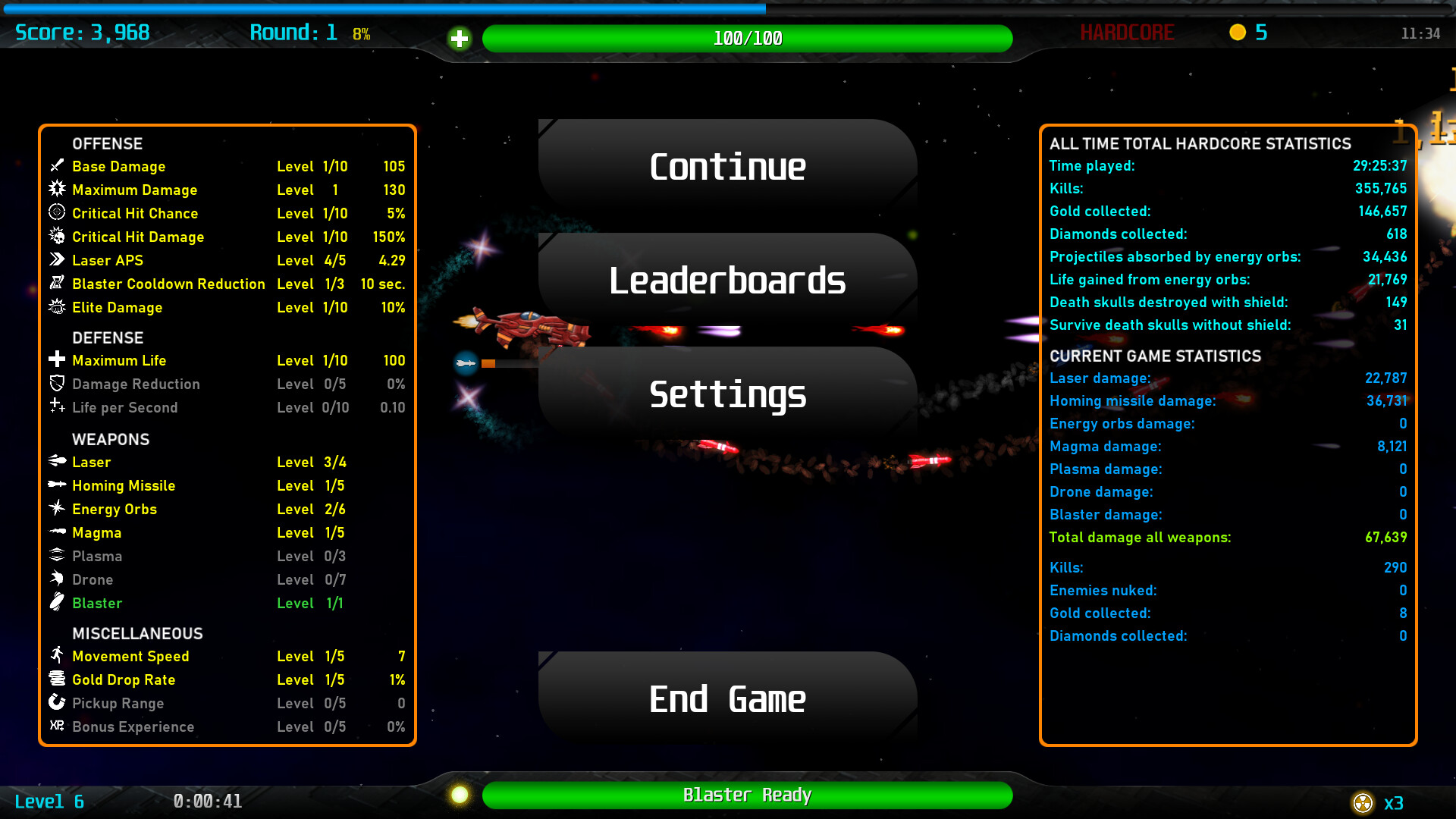Select the Homing Missile weapon icon
Screen dimensions: 1456x819
click(57, 485)
